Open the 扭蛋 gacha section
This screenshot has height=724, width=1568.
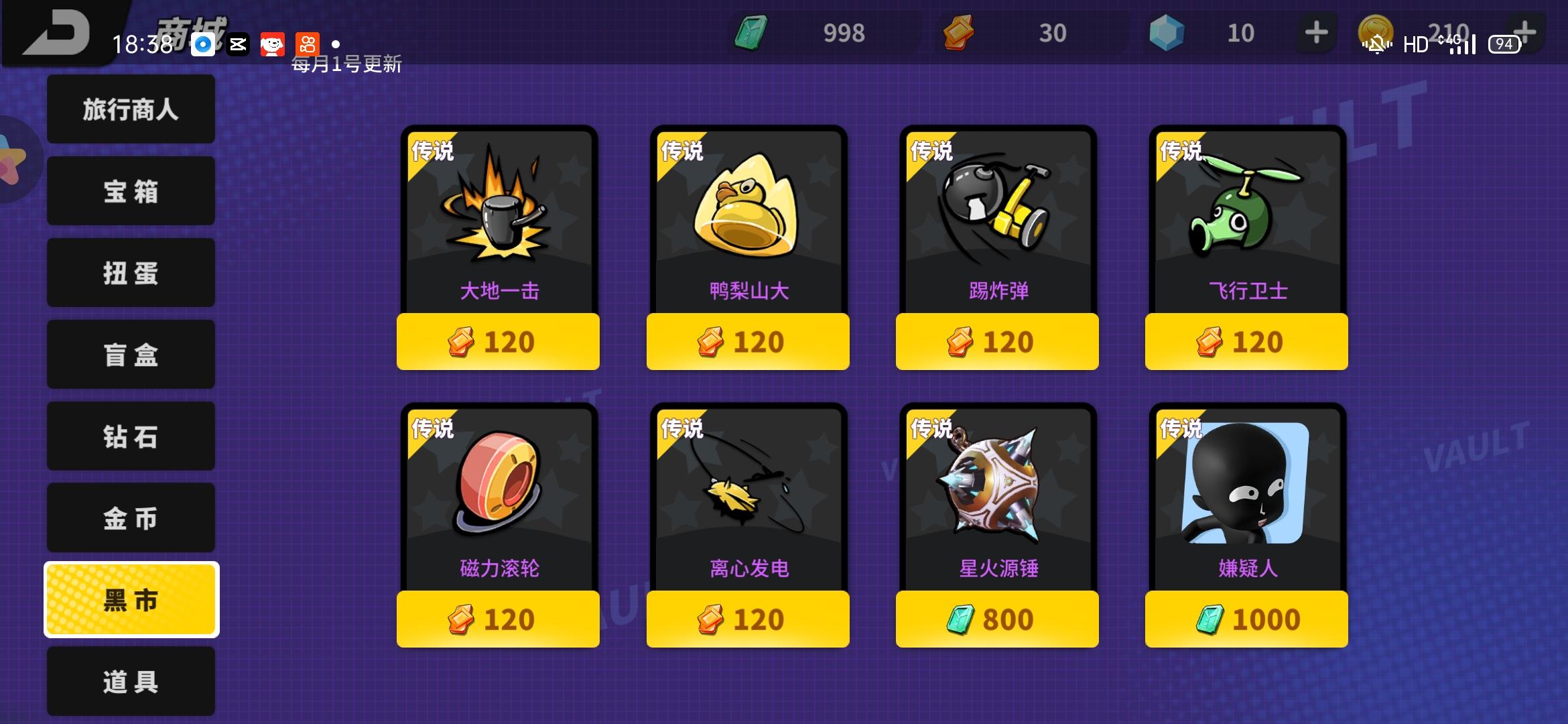[131, 273]
